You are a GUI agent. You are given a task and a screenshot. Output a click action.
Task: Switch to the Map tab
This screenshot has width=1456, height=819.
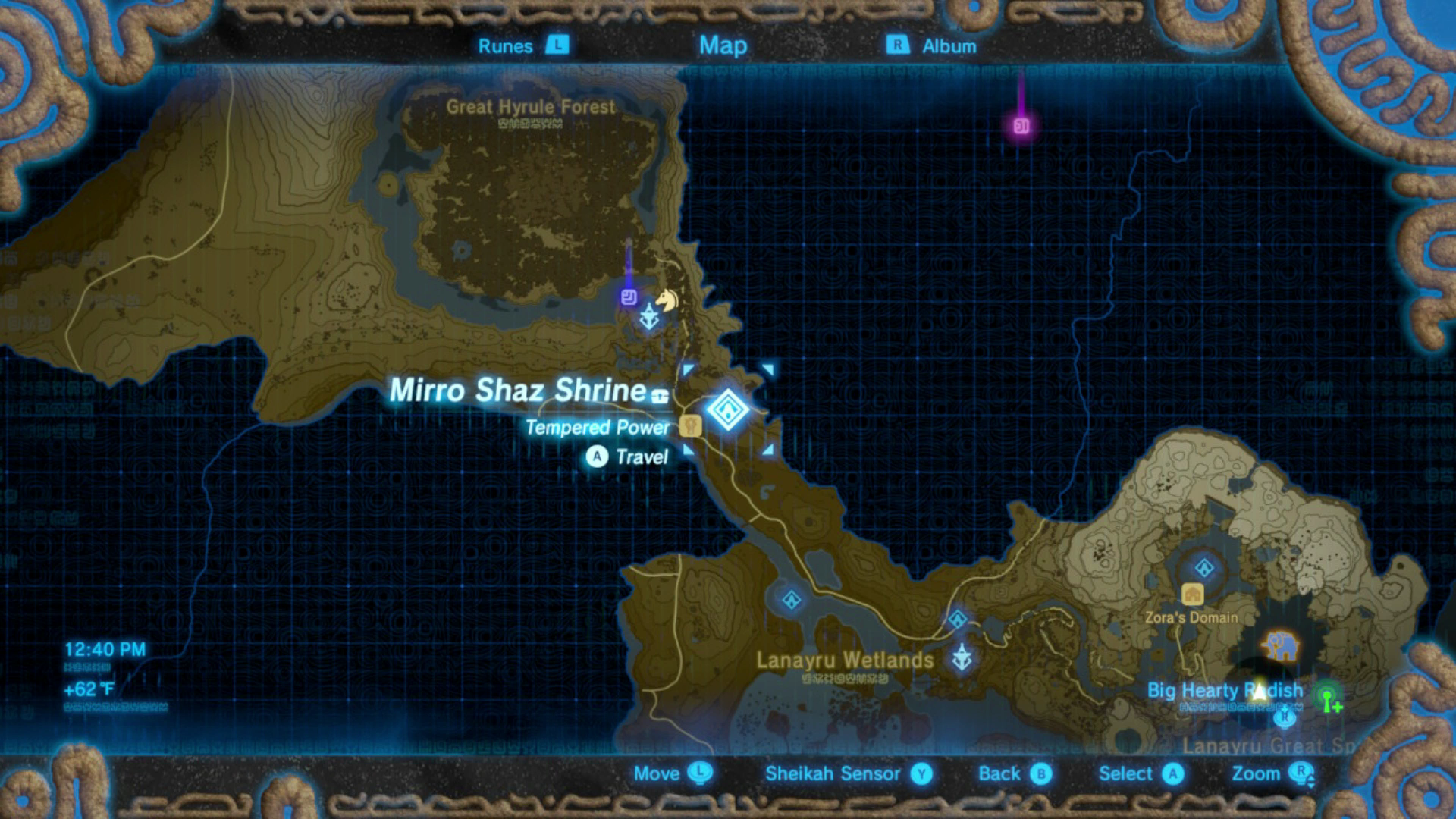point(724,45)
